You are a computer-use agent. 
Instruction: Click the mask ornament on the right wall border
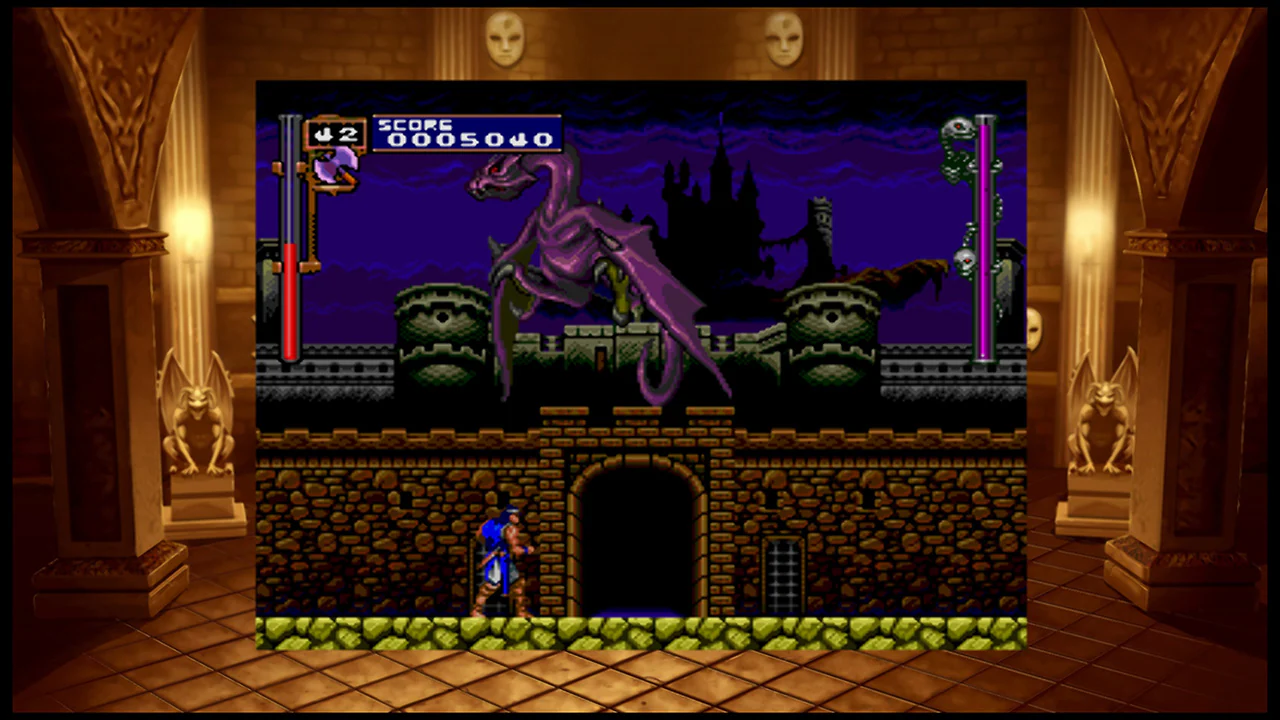(786, 38)
